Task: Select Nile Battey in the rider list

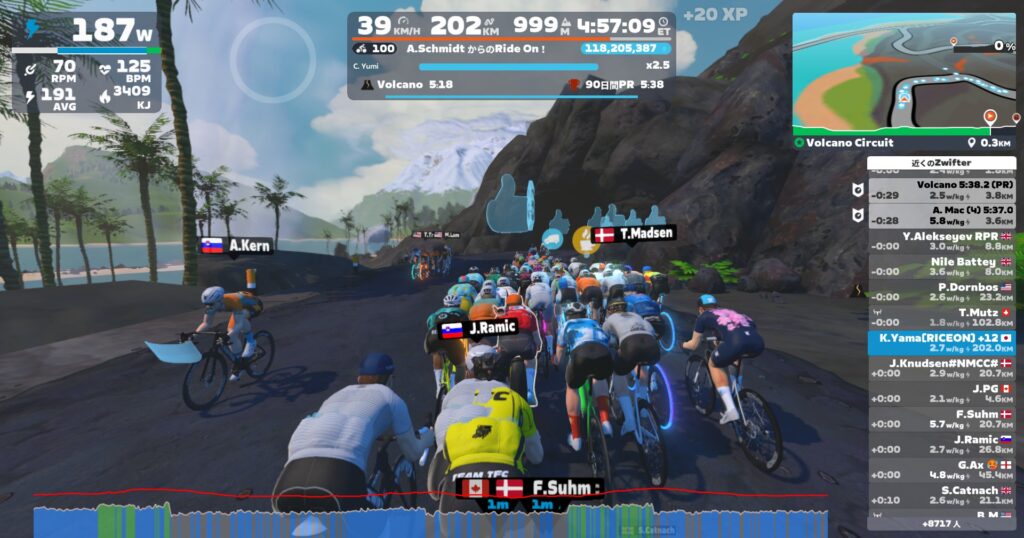Action: click(x=941, y=266)
